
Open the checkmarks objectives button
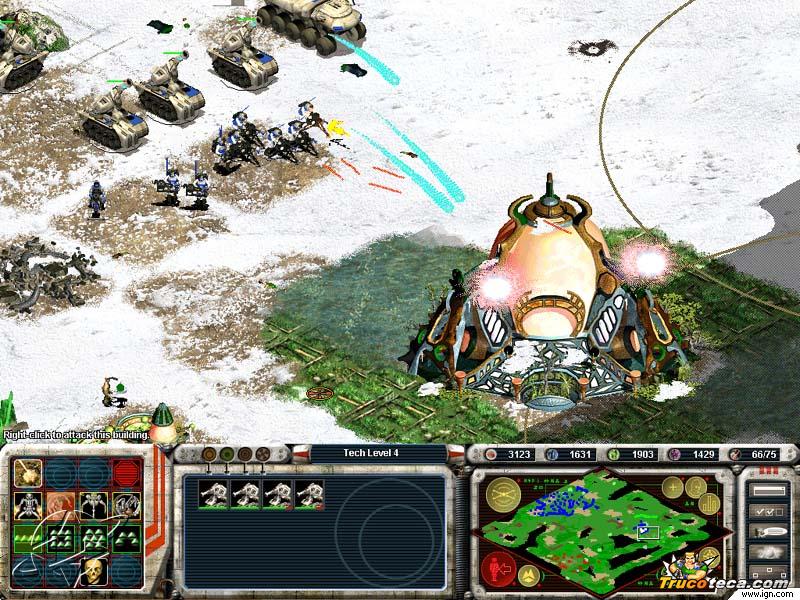[x=767, y=511]
